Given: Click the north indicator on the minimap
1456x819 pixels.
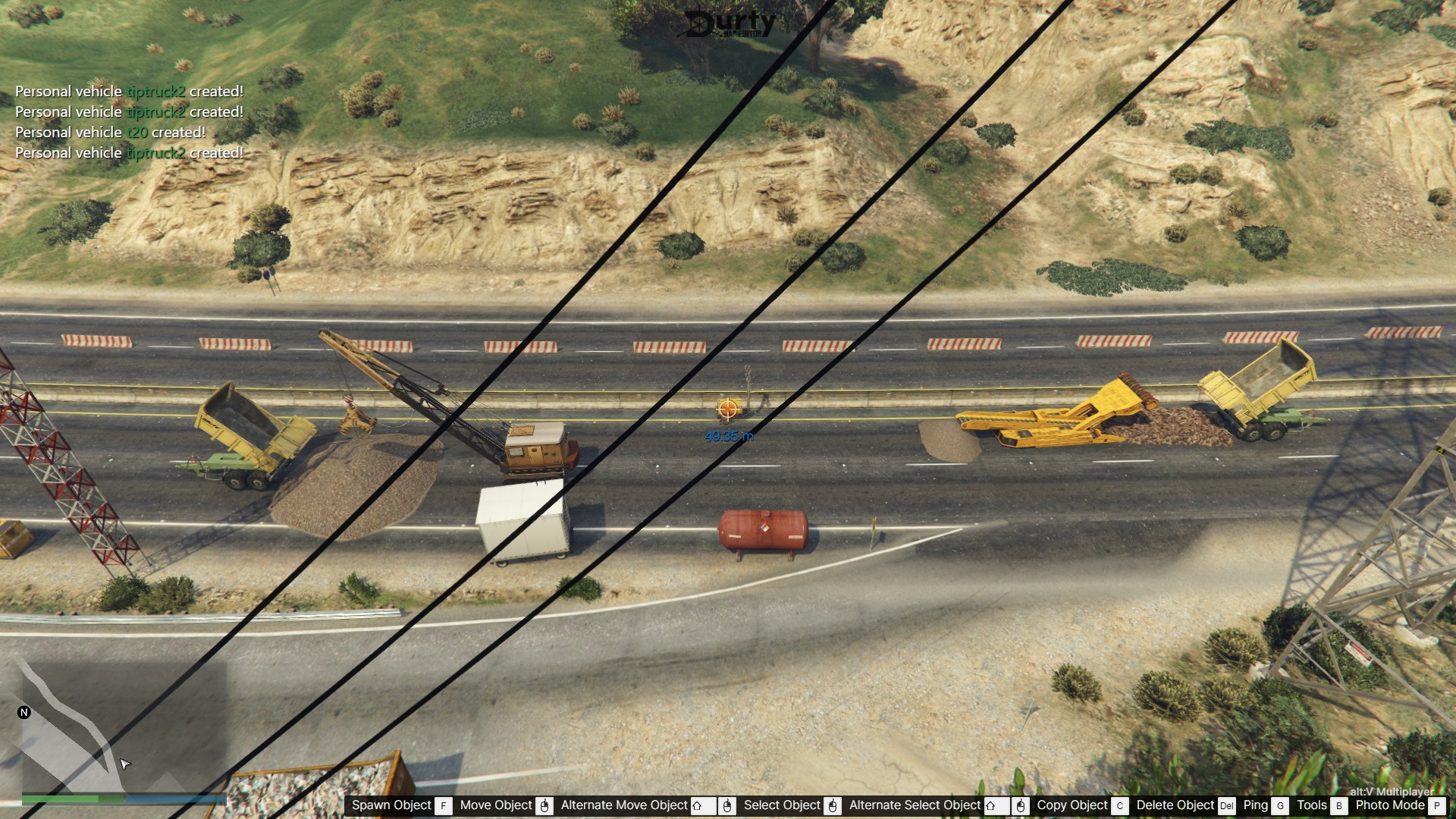Looking at the screenshot, I should (24, 712).
